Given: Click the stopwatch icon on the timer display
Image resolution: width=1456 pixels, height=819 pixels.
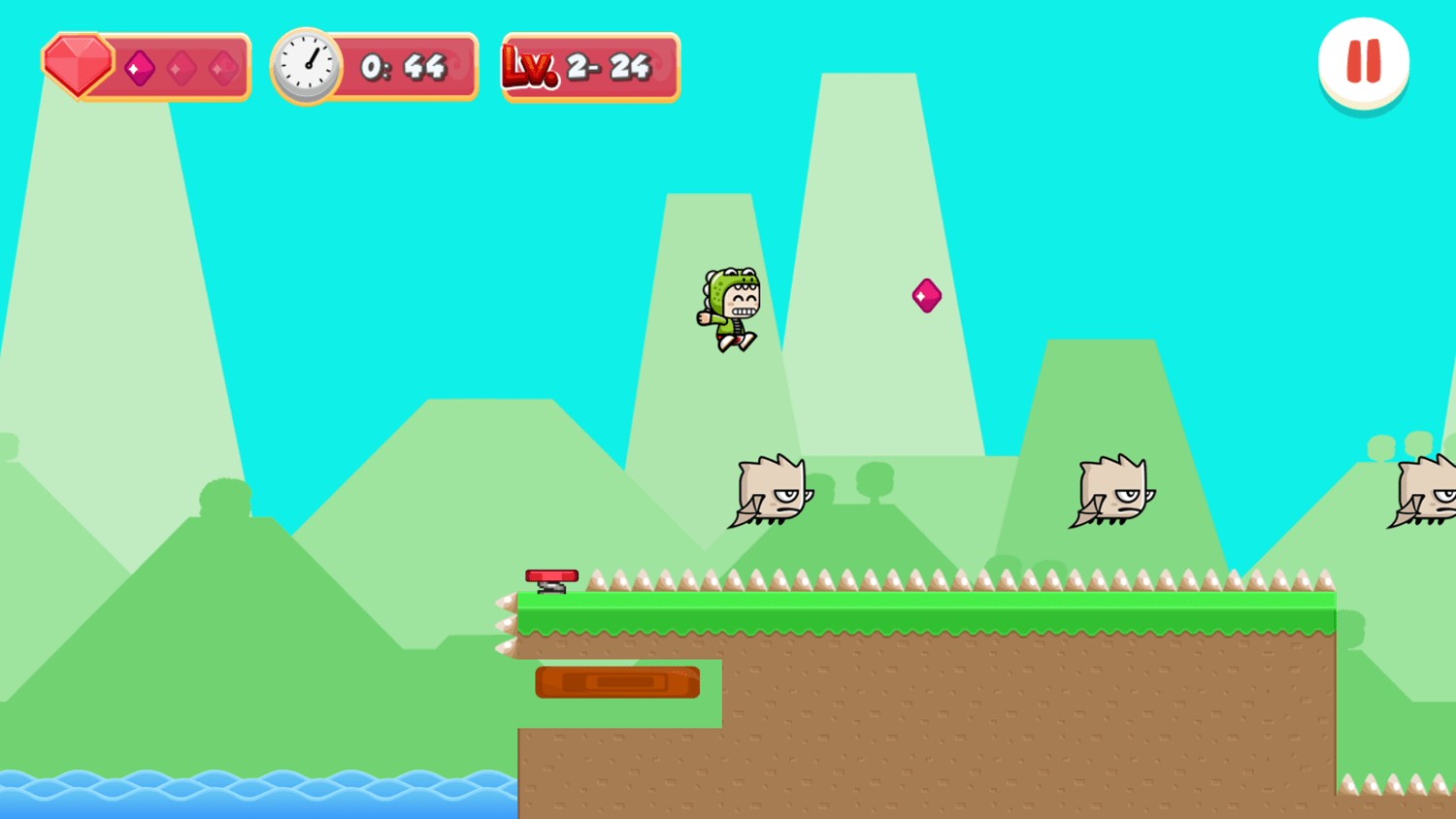Looking at the screenshot, I should pos(305,65).
